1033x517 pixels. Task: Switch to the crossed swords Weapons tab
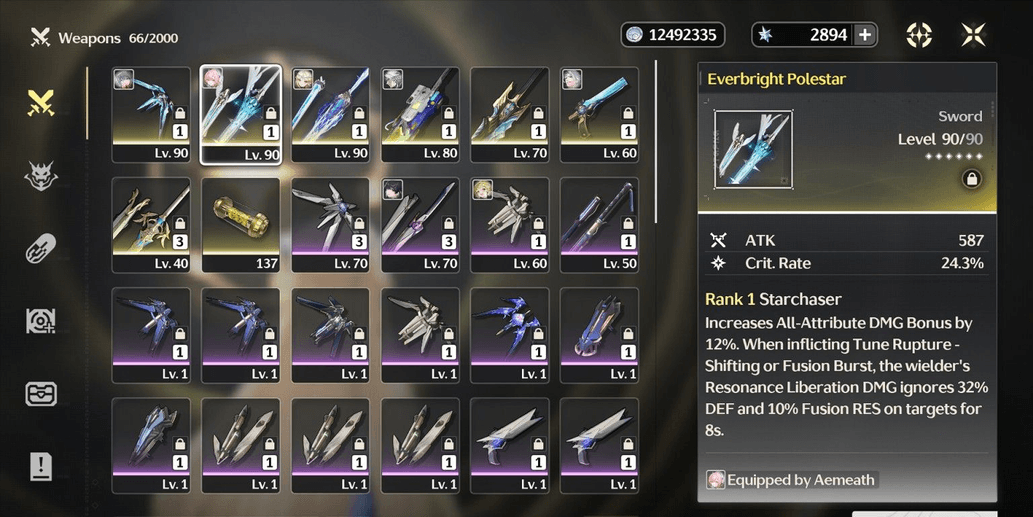[x=40, y=102]
